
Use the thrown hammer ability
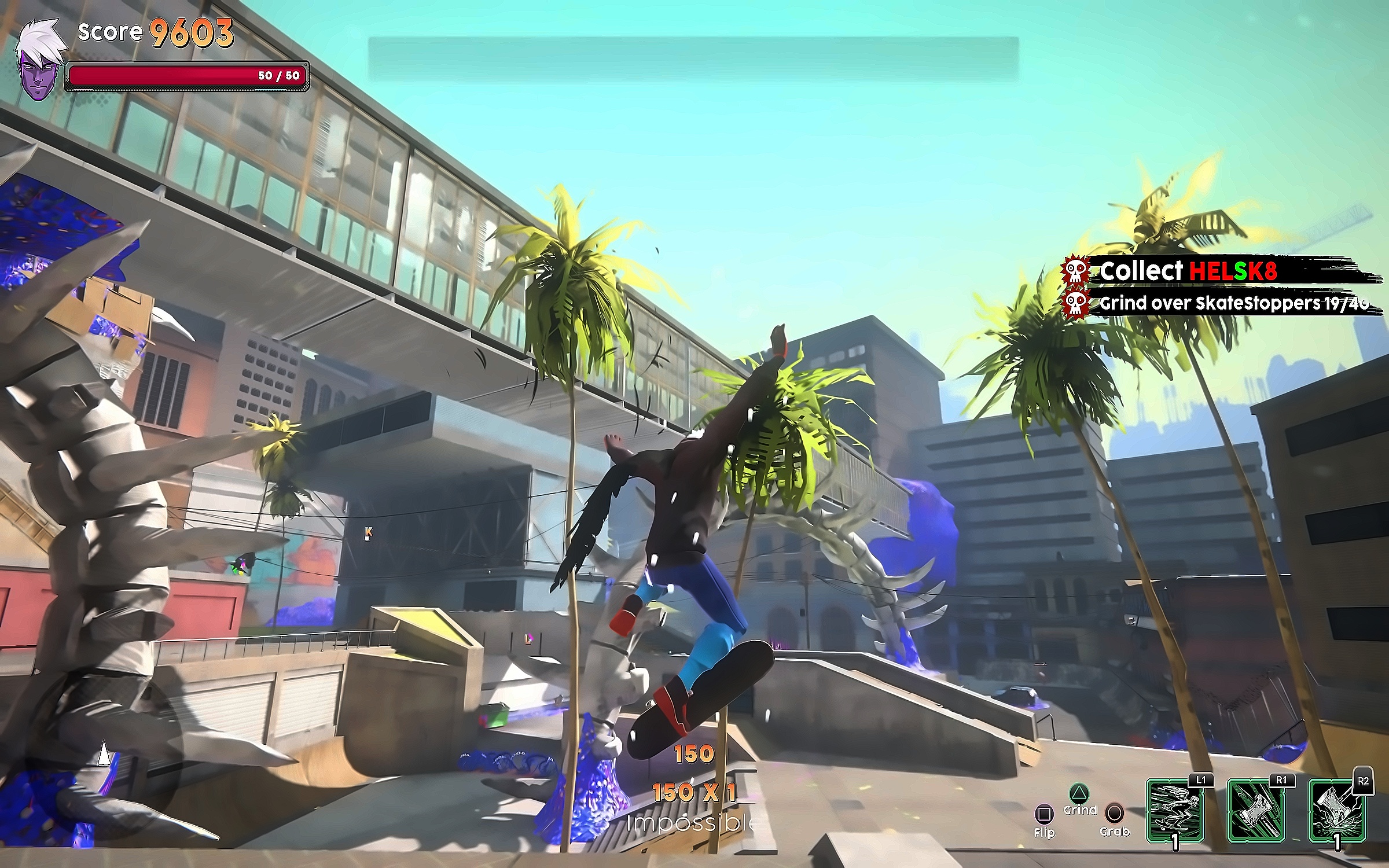click(x=1255, y=811)
